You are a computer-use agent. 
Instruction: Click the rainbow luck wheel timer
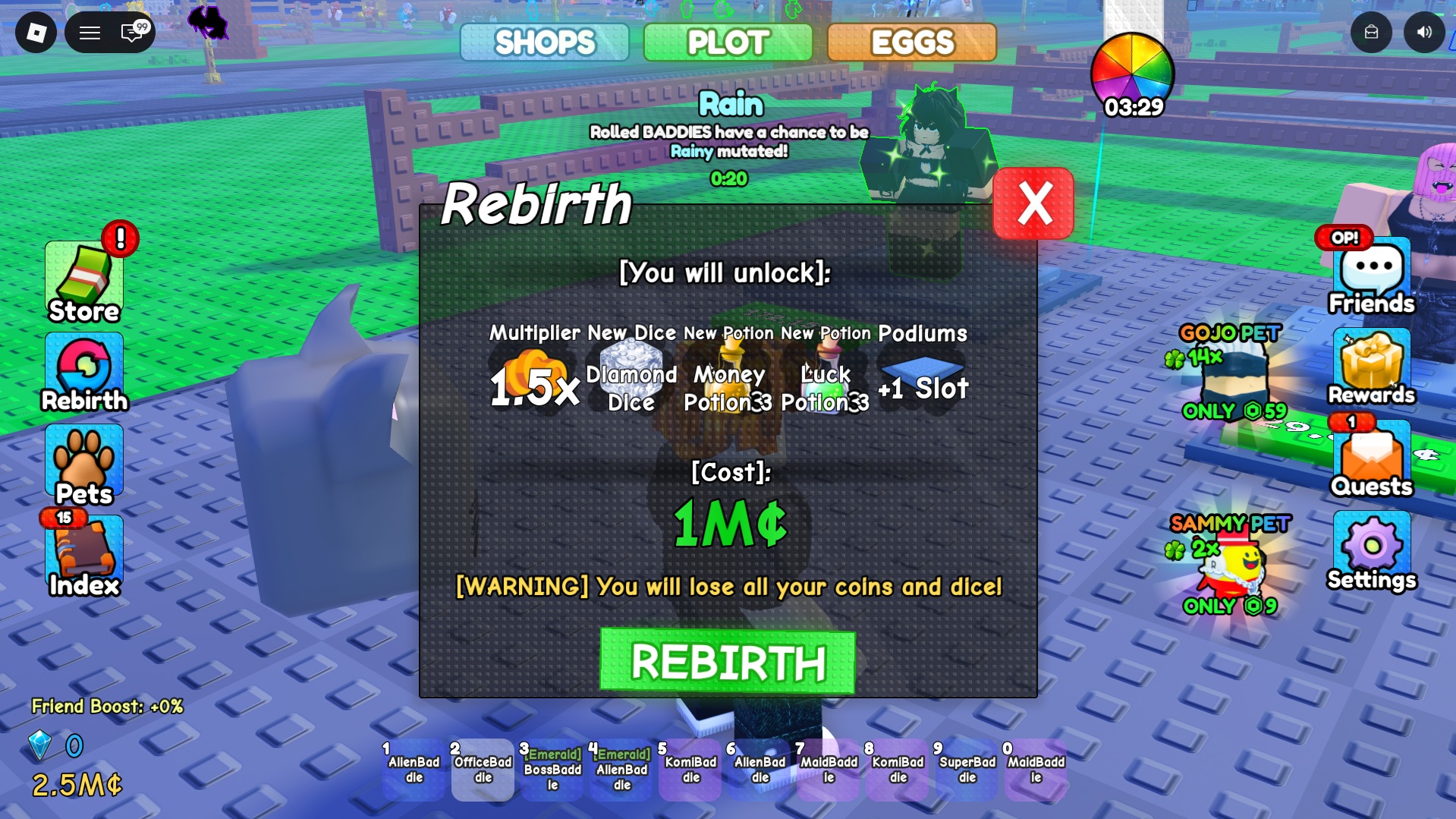click(x=1134, y=74)
